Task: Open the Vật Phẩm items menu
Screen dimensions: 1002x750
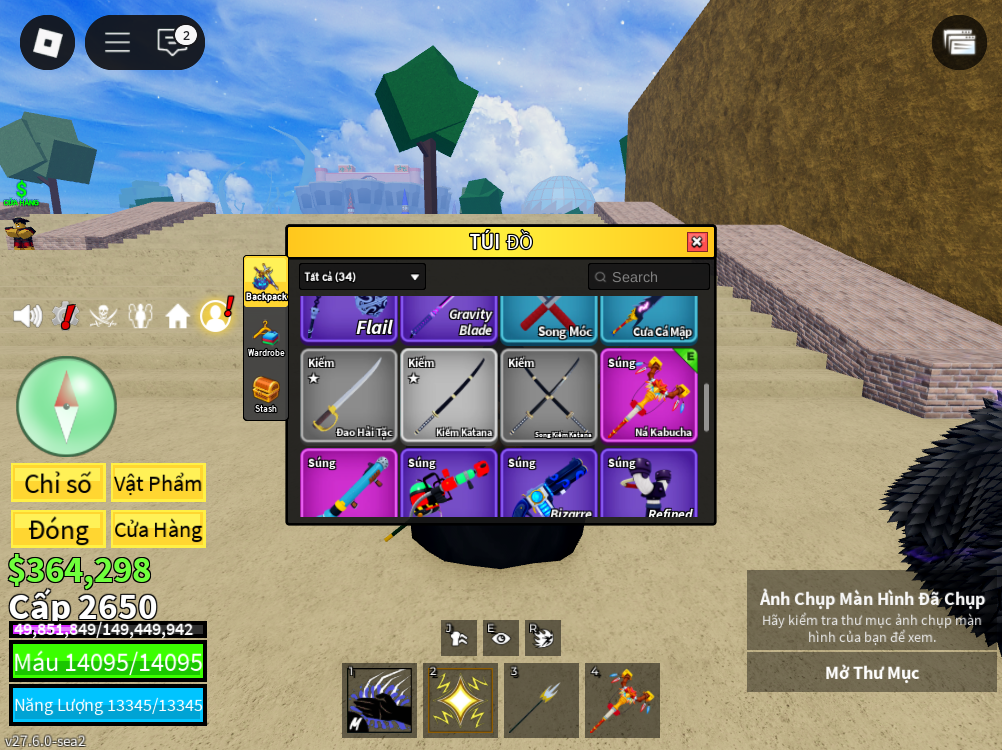Action: [158, 483]
